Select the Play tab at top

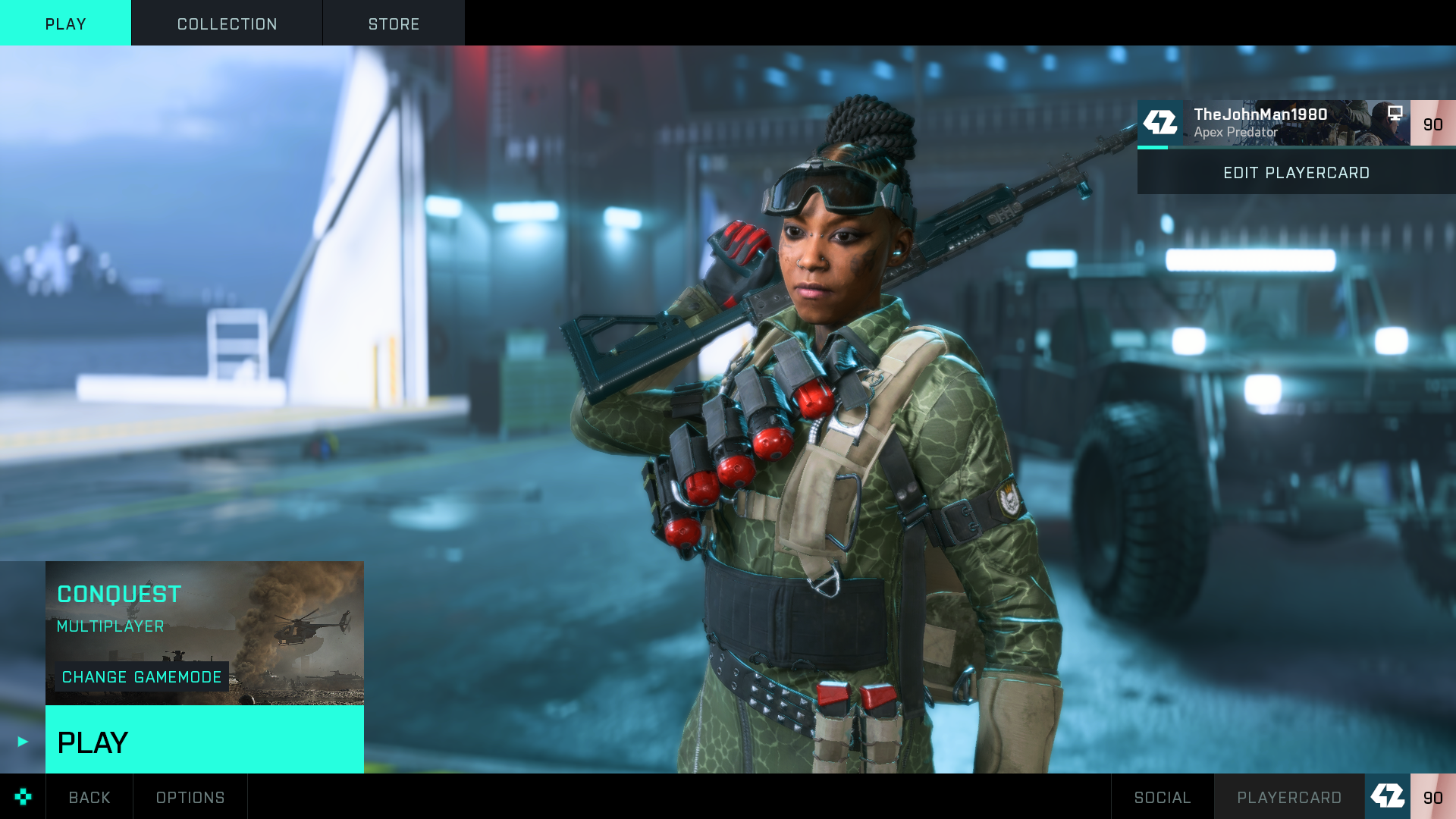[65, 24]
